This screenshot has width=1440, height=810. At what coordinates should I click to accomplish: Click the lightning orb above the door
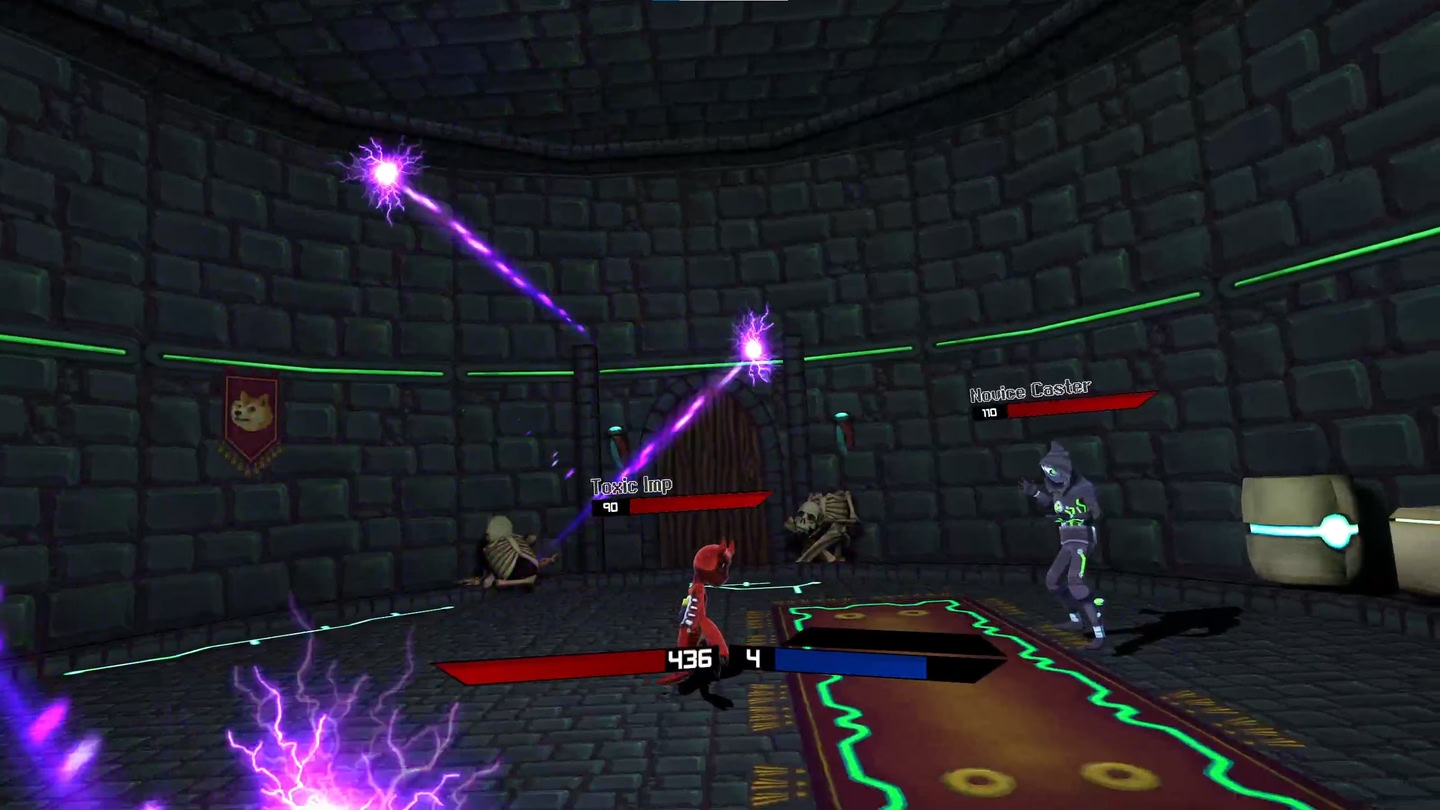[x=753, y=347]
